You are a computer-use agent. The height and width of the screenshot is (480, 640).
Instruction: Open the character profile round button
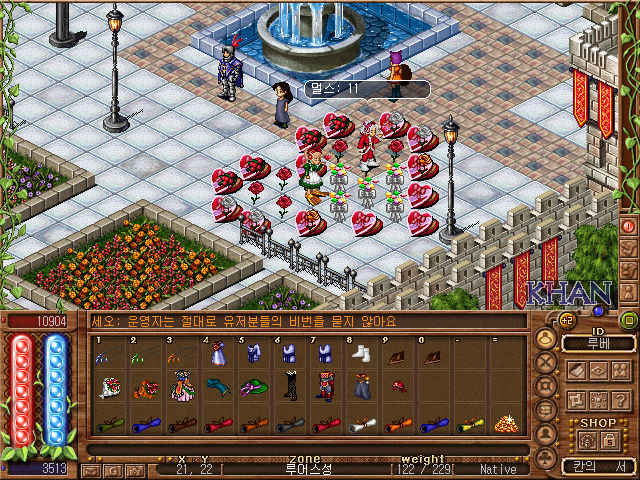[x=546, y=339]
